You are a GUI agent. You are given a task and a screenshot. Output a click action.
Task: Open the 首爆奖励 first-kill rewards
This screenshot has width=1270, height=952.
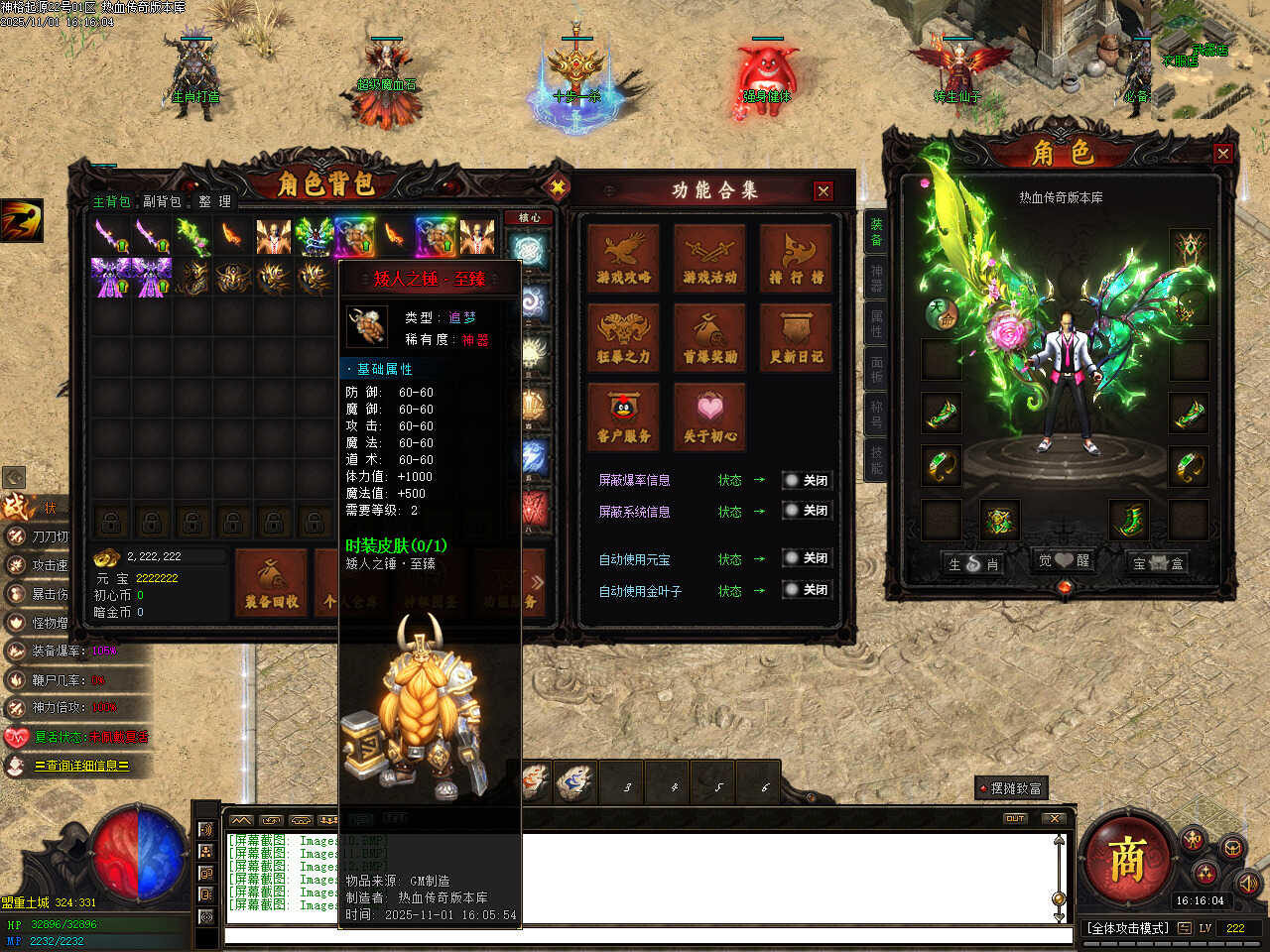[709, 337]
